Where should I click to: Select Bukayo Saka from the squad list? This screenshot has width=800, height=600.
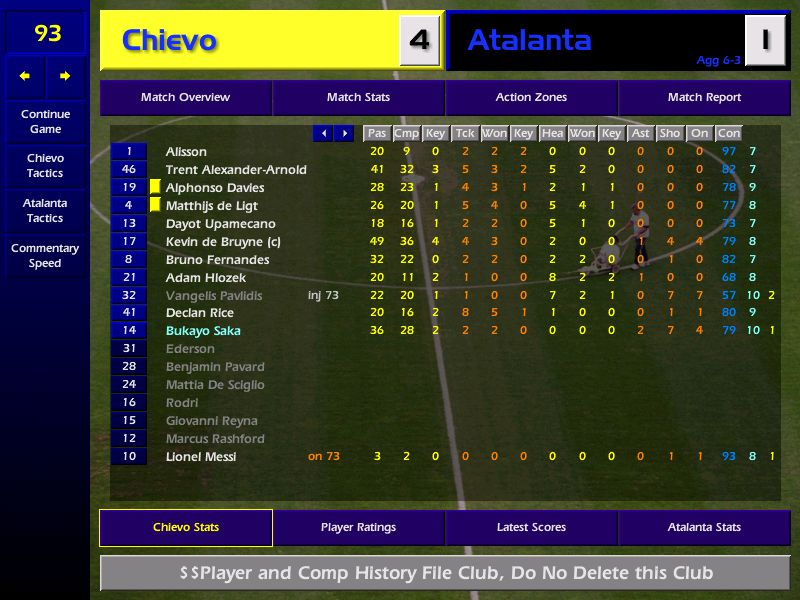pos(203,331)
